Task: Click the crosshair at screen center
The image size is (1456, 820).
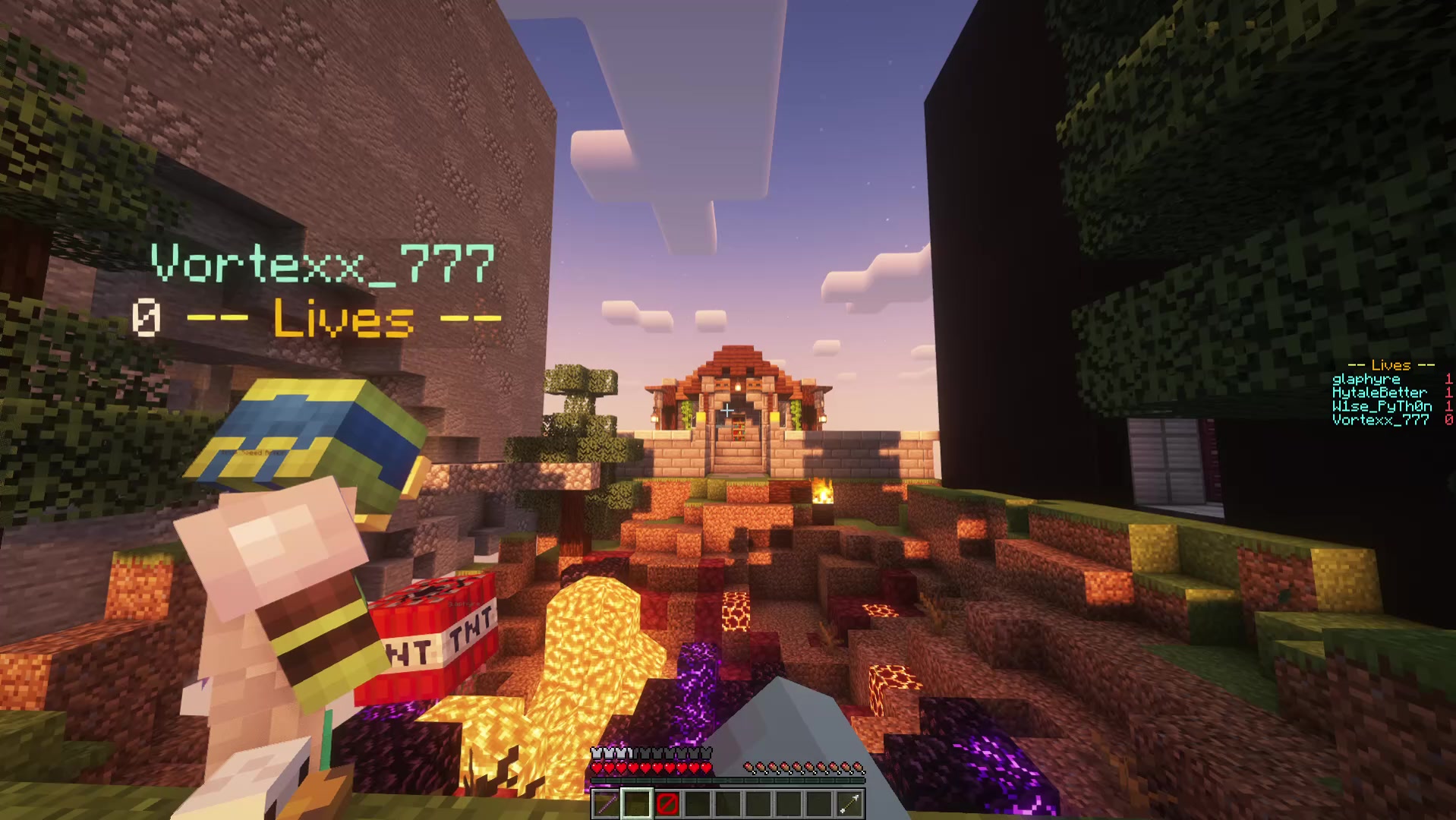Action: 728,410
